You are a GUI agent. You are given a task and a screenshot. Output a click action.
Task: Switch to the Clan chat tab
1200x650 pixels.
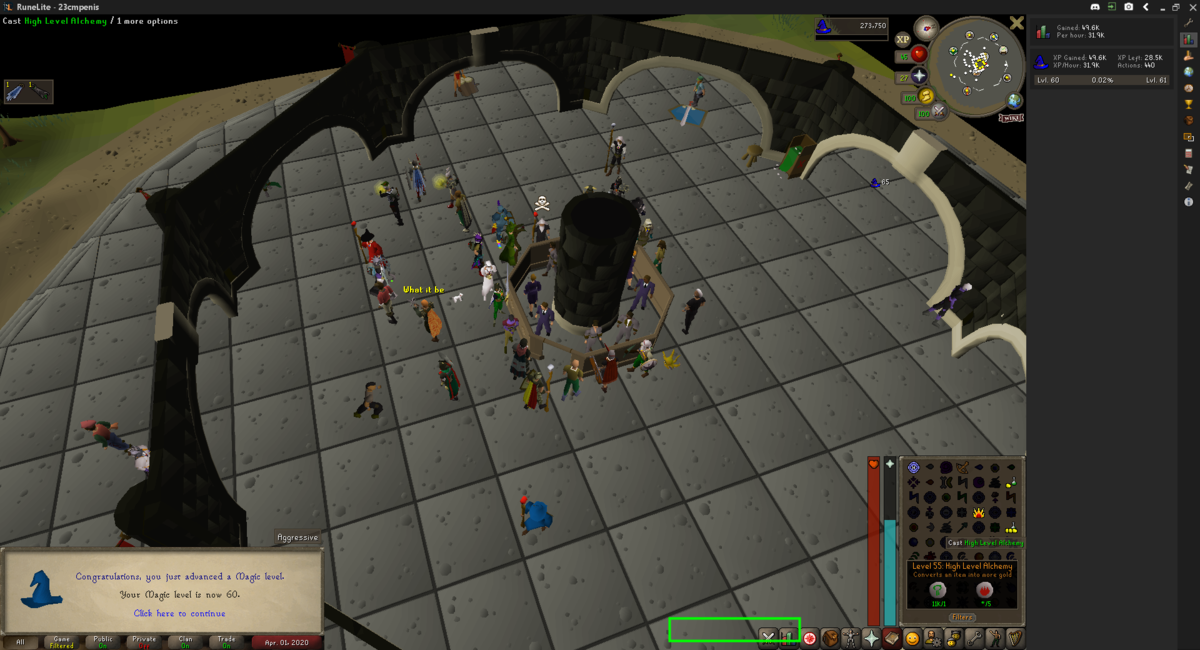tap(186, 641)
